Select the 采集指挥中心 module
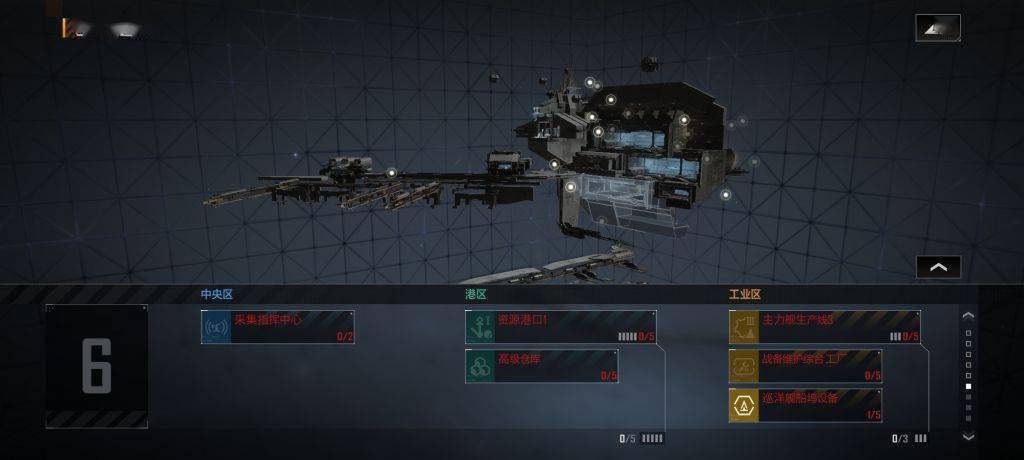The height and width of the screenshot is (460, 1024). coord(278,327)
